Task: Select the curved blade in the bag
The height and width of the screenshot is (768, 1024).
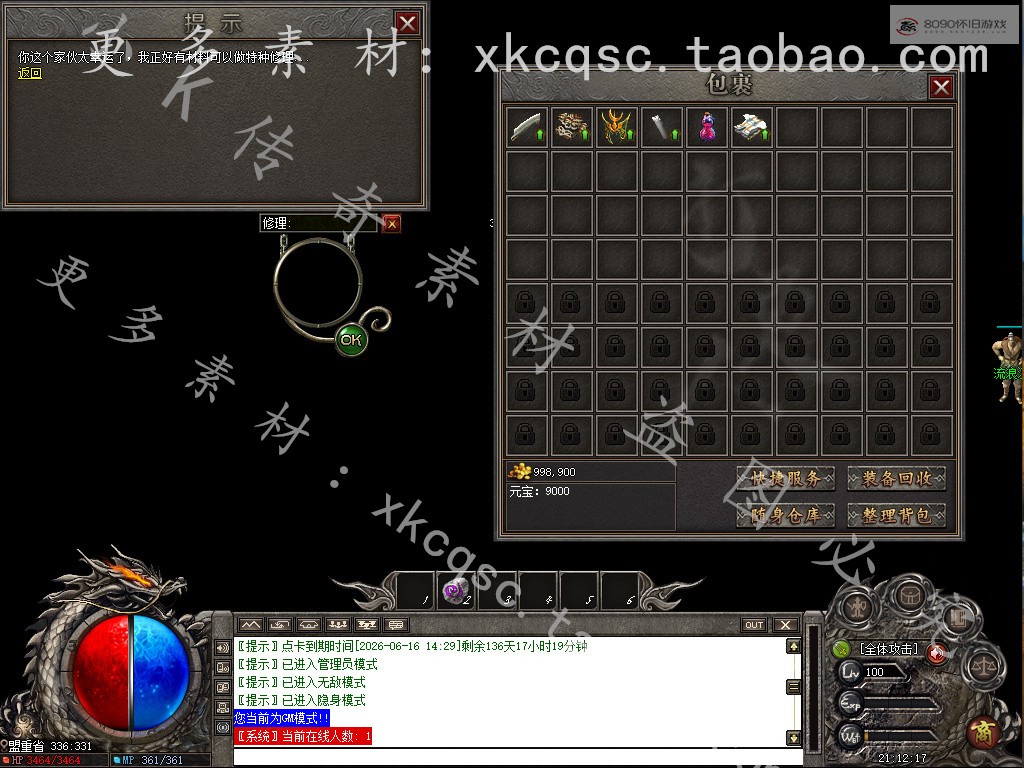Action: [527, 128]
